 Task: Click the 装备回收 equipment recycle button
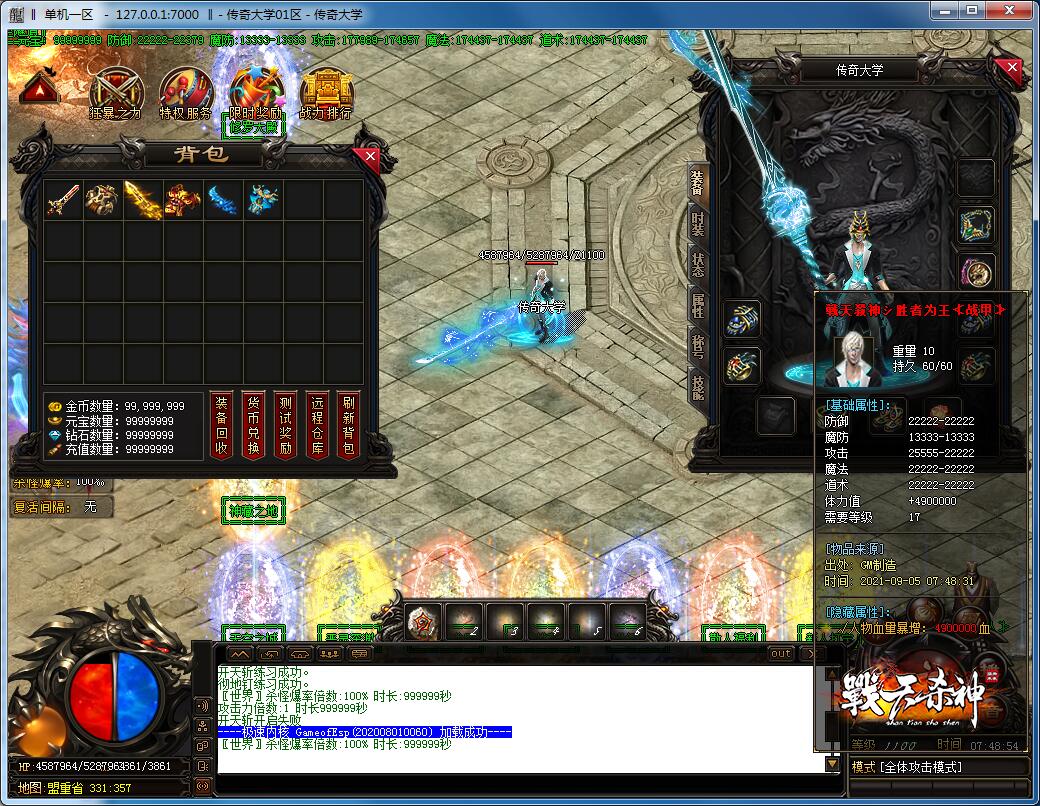click(x=221, y=424)
